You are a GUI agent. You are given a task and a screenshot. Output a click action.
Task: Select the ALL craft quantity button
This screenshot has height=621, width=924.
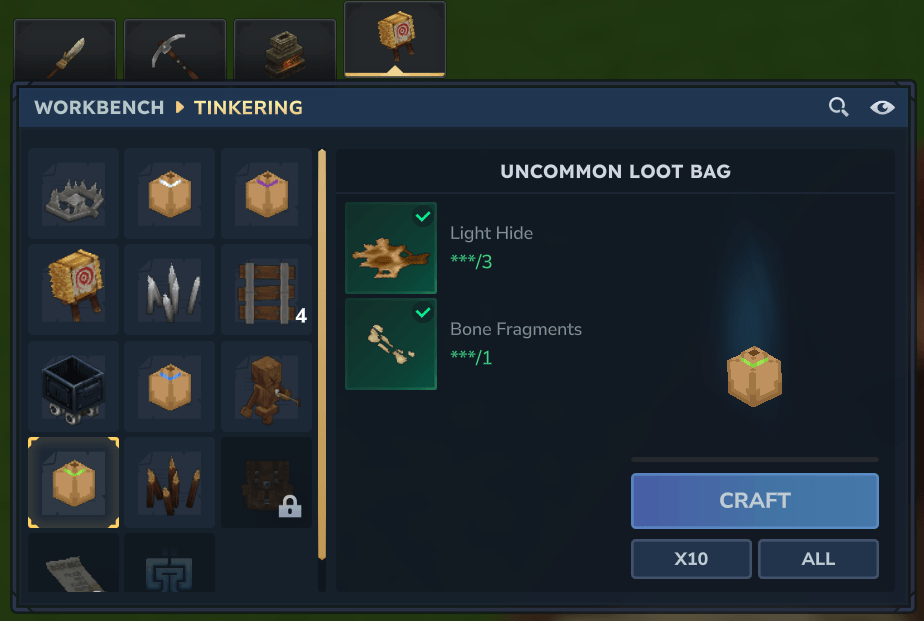pyautogui.click(x=818, y=559)
